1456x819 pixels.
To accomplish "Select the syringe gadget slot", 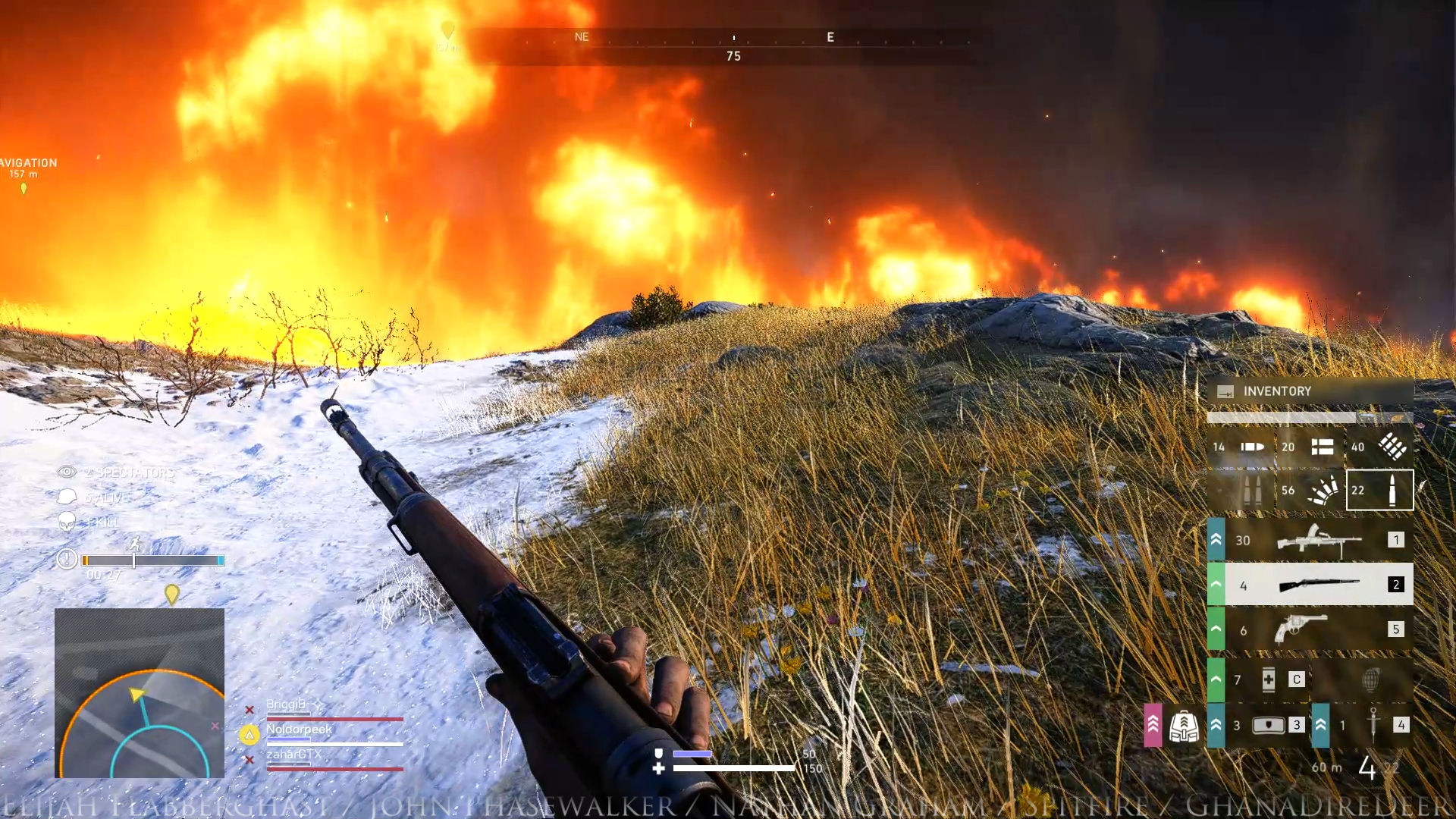I will [1373, 724].
